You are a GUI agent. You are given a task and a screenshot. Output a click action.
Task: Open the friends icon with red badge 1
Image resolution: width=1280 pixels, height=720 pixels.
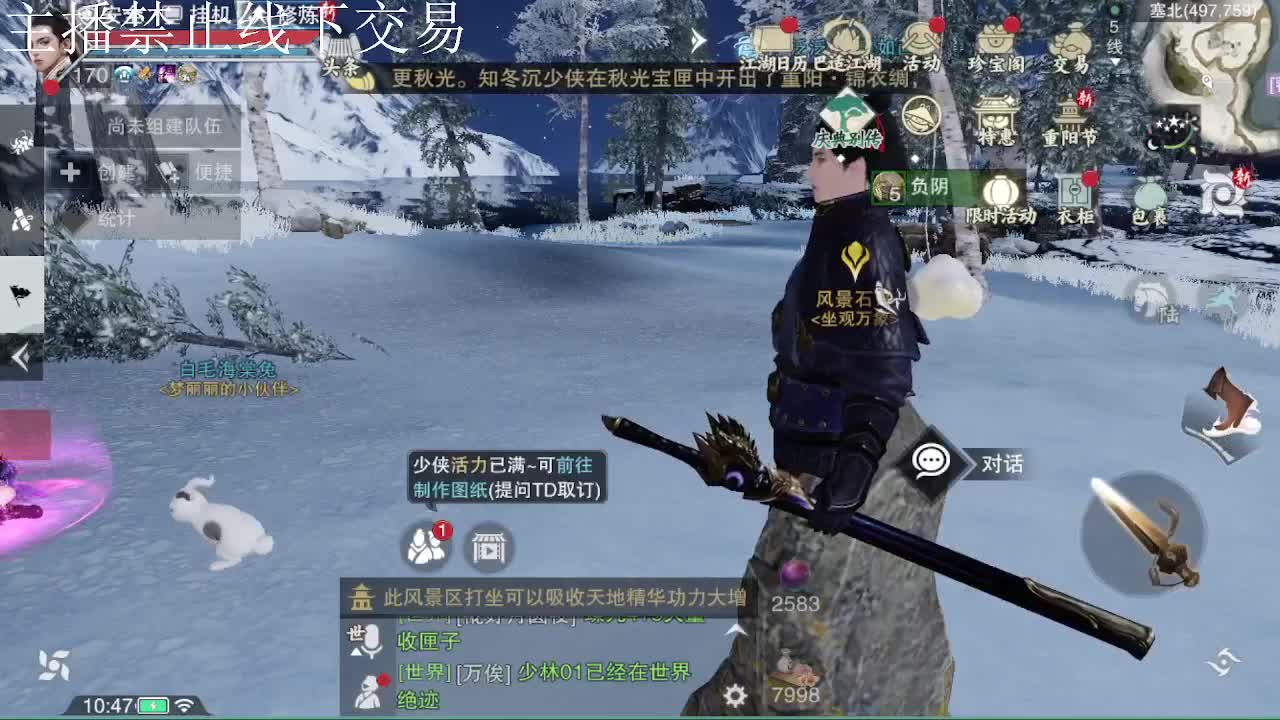tap(424, 546)
